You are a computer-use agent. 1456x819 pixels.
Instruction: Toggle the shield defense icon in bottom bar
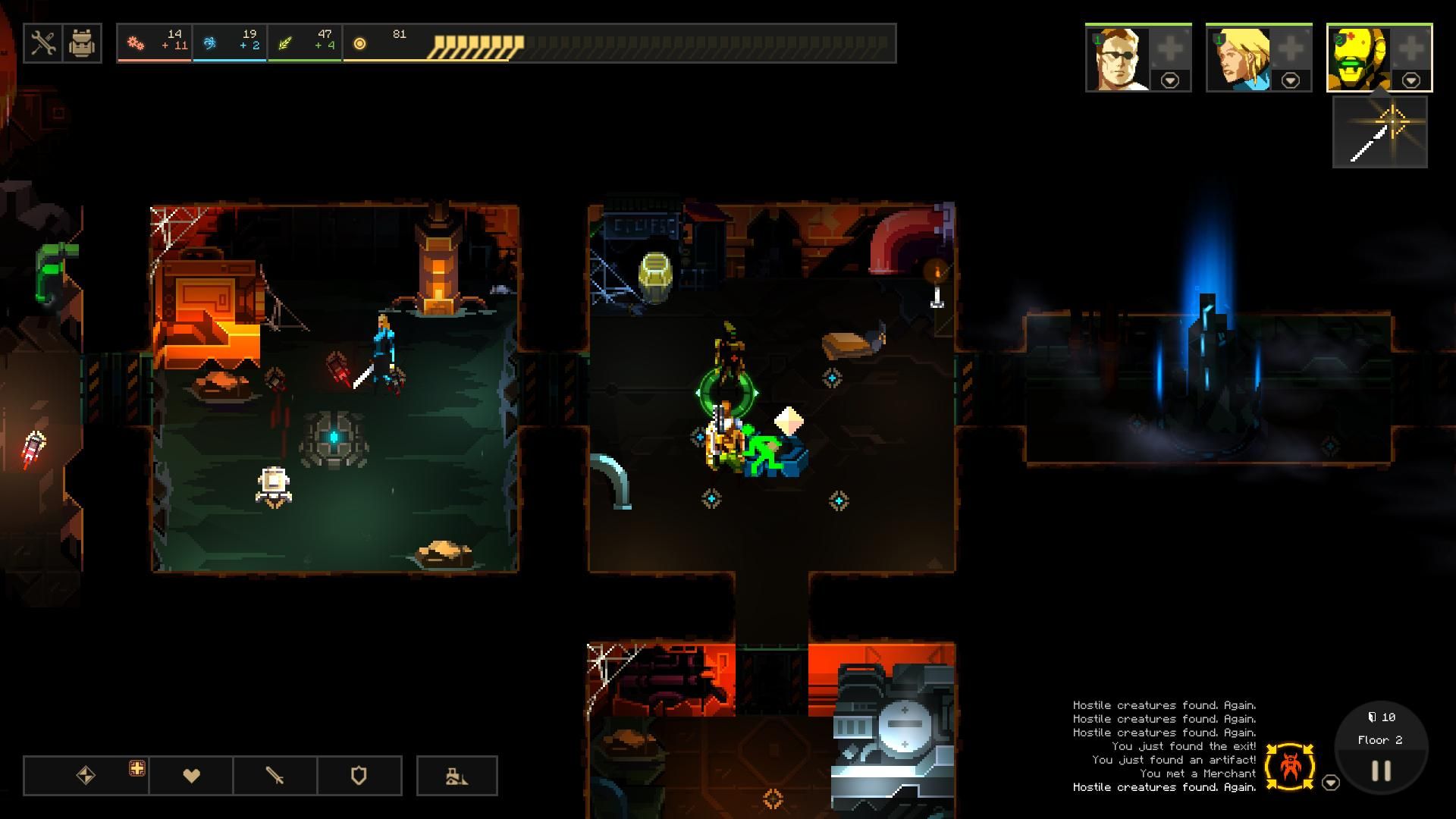(x=360, y=775)
